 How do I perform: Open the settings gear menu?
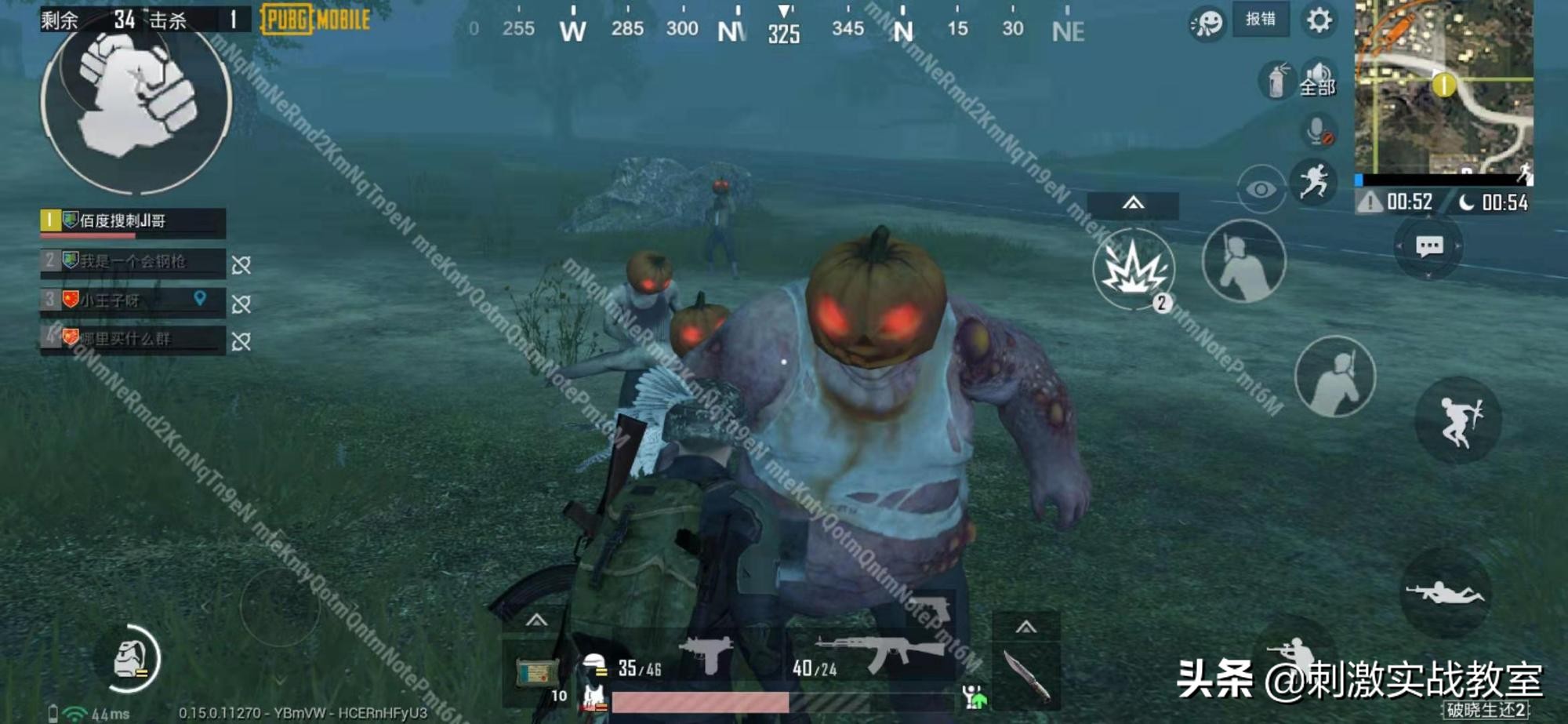coord(1319,20)
